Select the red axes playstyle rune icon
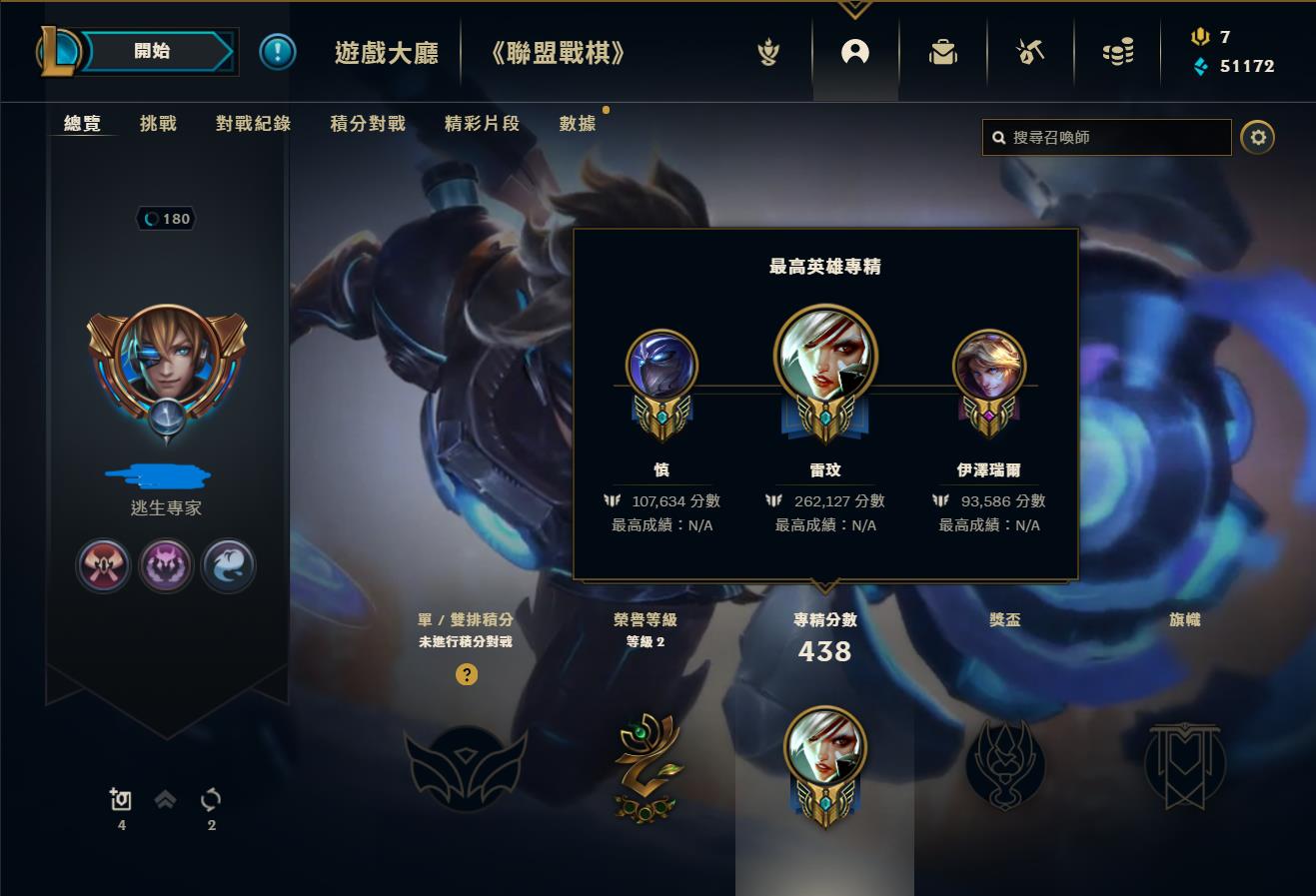The image size is (1316, 896). pyautogui.click(x=104, y=565)
